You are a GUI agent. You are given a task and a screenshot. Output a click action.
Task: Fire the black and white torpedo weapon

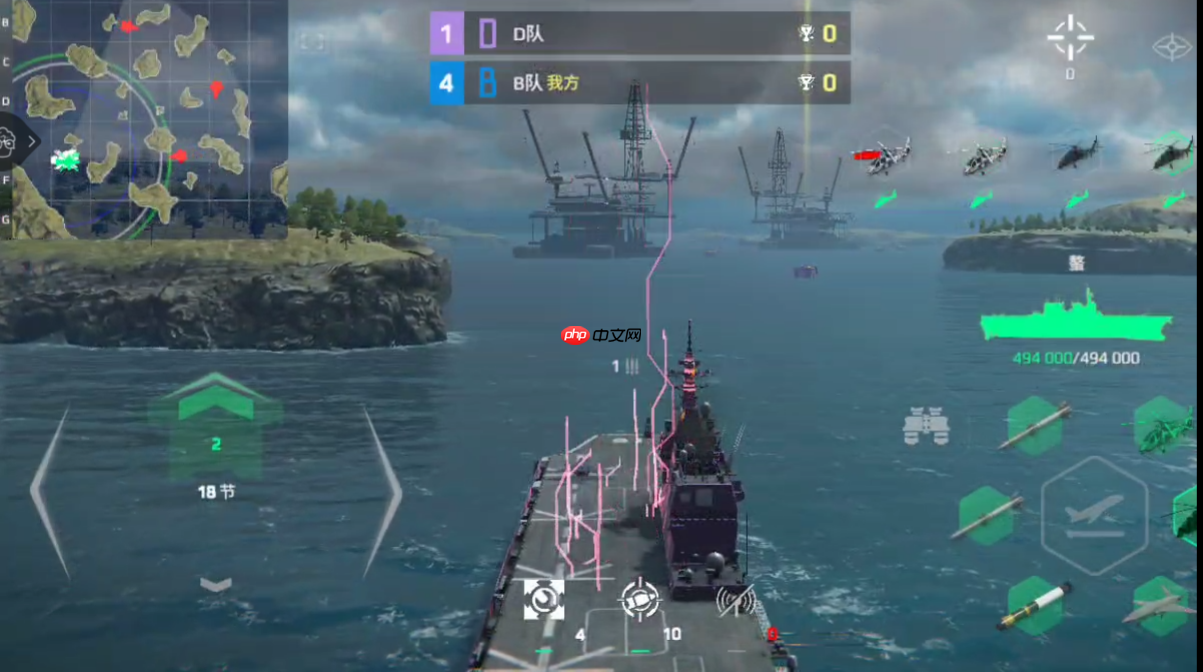pyautogui.click(x=1034, y=605)
